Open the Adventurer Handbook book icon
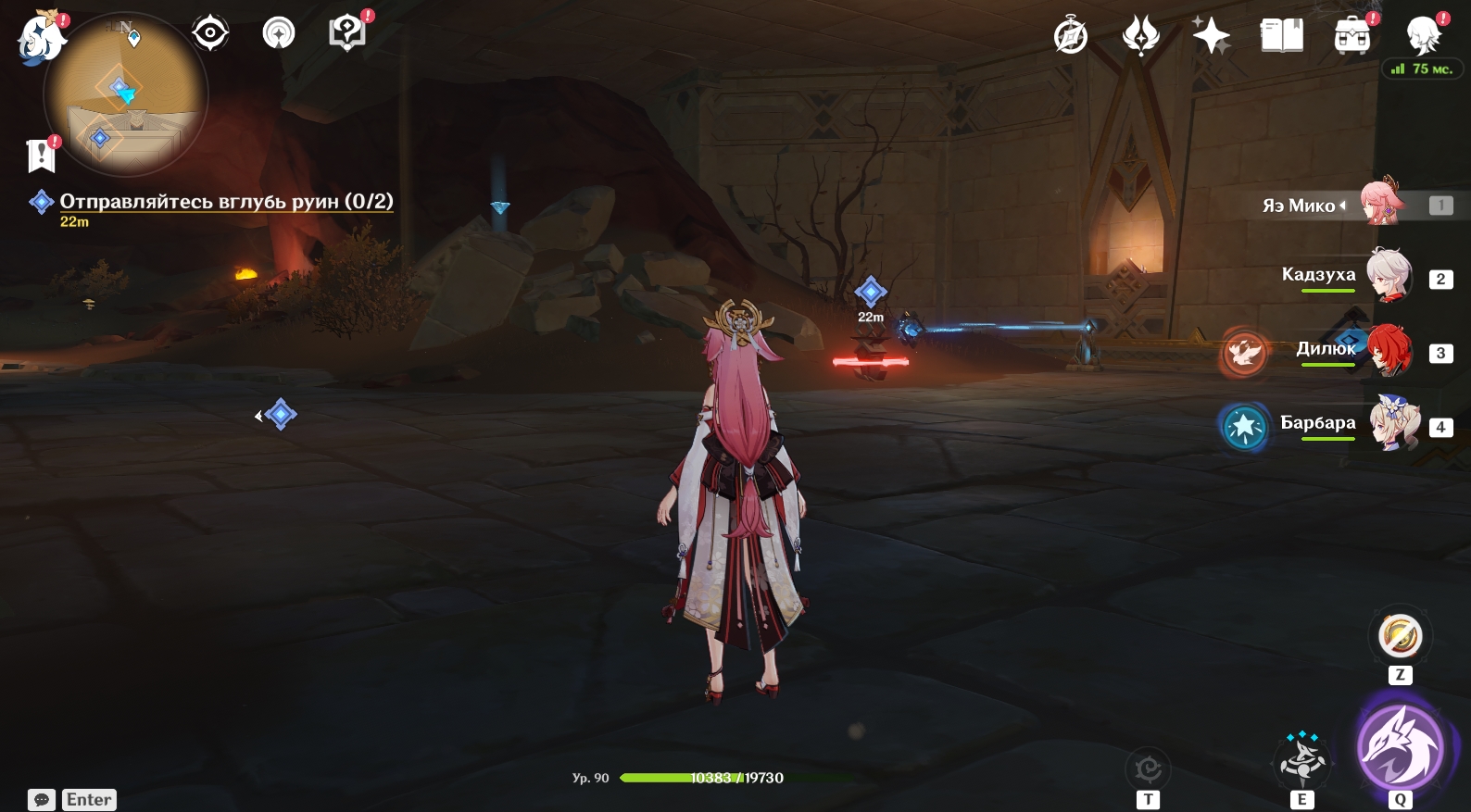Image resolution: width=1471 pixels, height=812 pixels. [1281, 37]
